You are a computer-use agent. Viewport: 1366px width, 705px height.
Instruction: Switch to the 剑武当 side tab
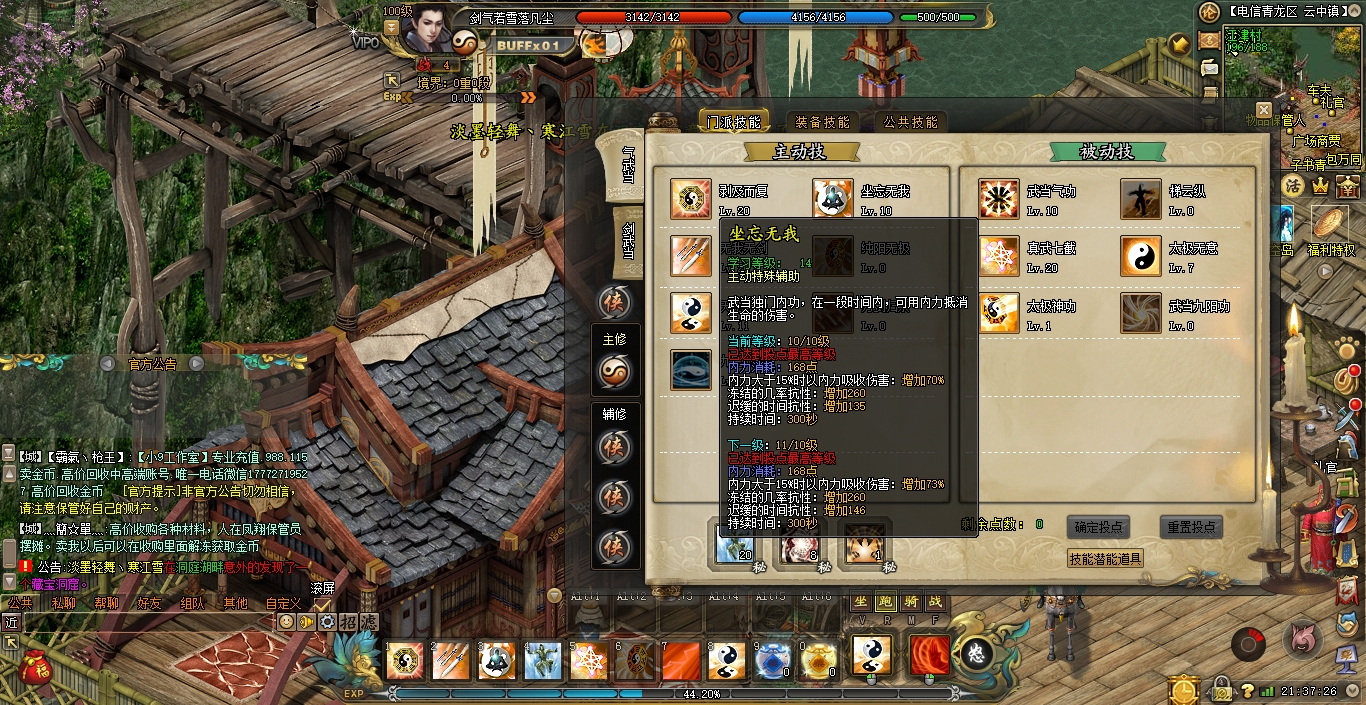coord(629,234)
